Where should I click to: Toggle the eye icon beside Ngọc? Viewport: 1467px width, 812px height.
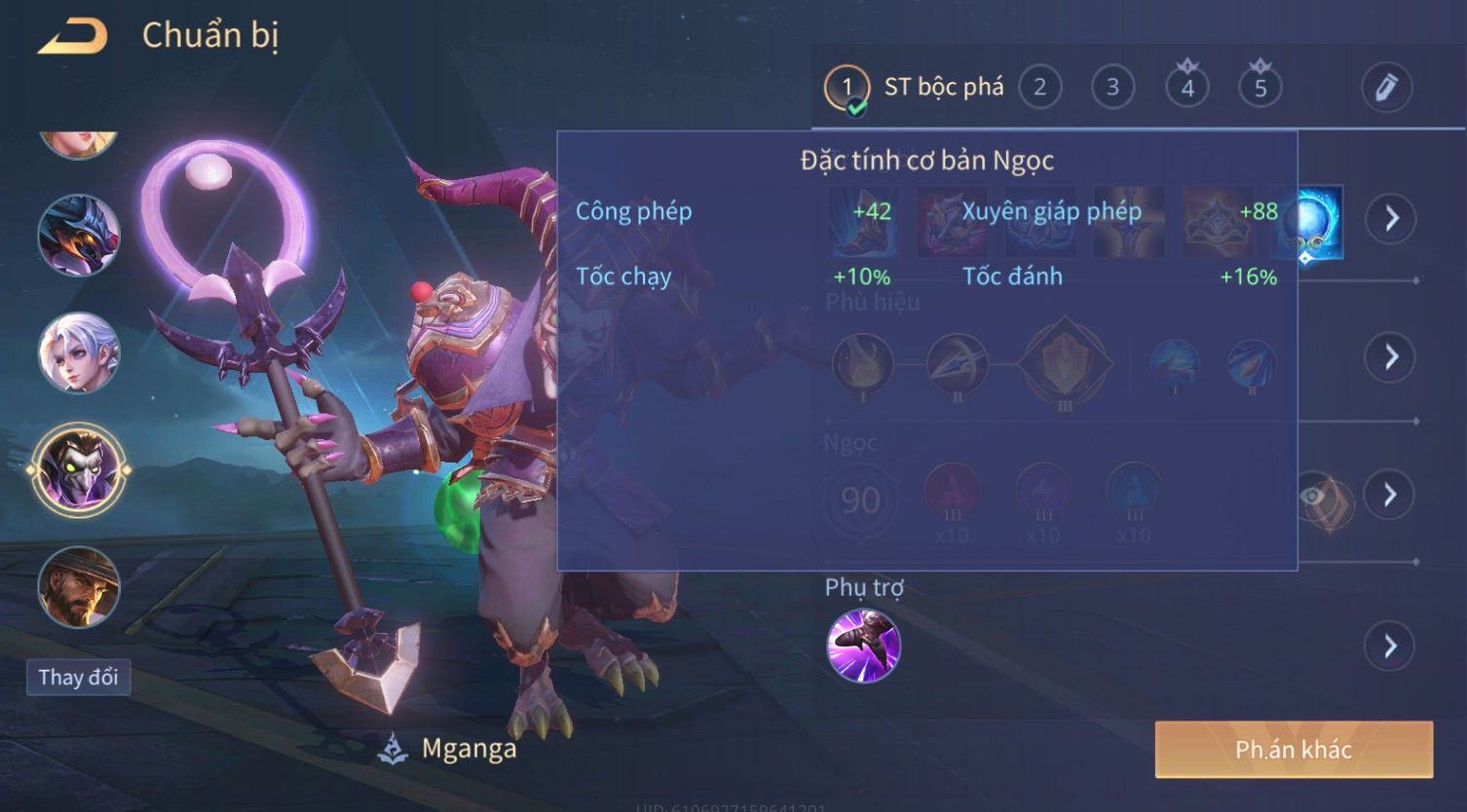point(1317,497)
